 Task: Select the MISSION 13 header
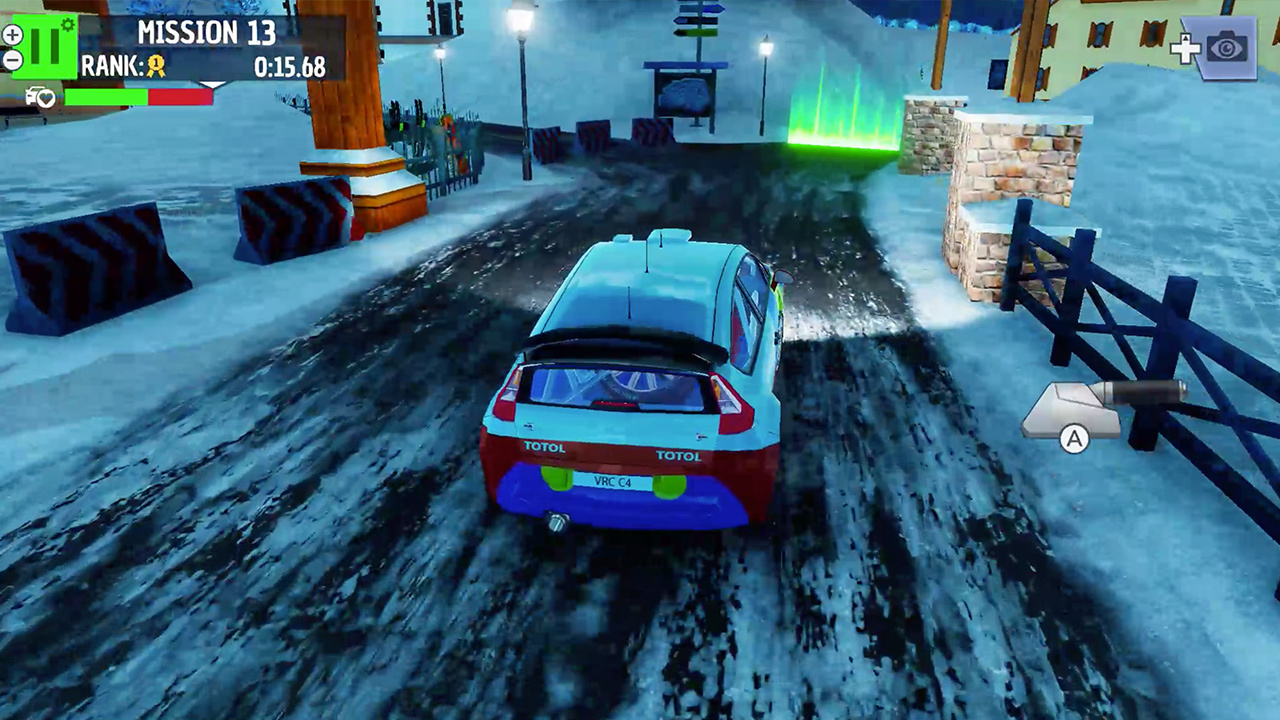[x=207, y=31]
